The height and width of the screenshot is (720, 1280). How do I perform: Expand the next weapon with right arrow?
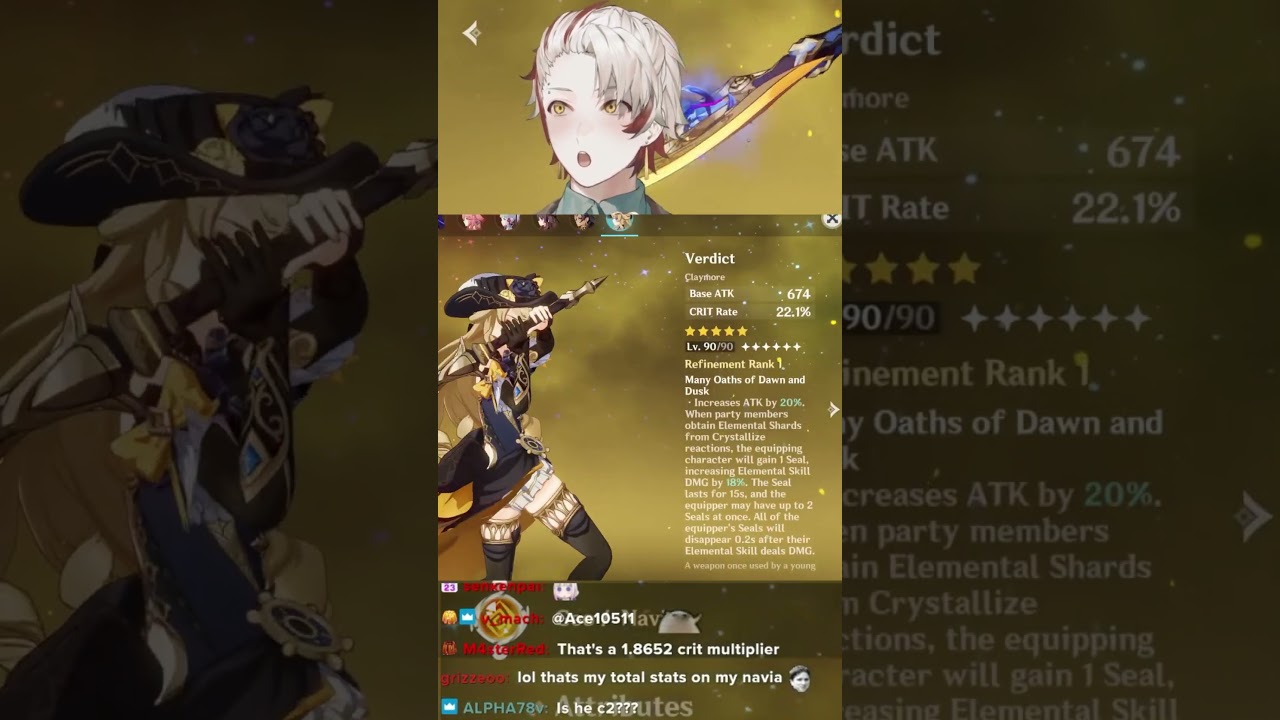833,409
